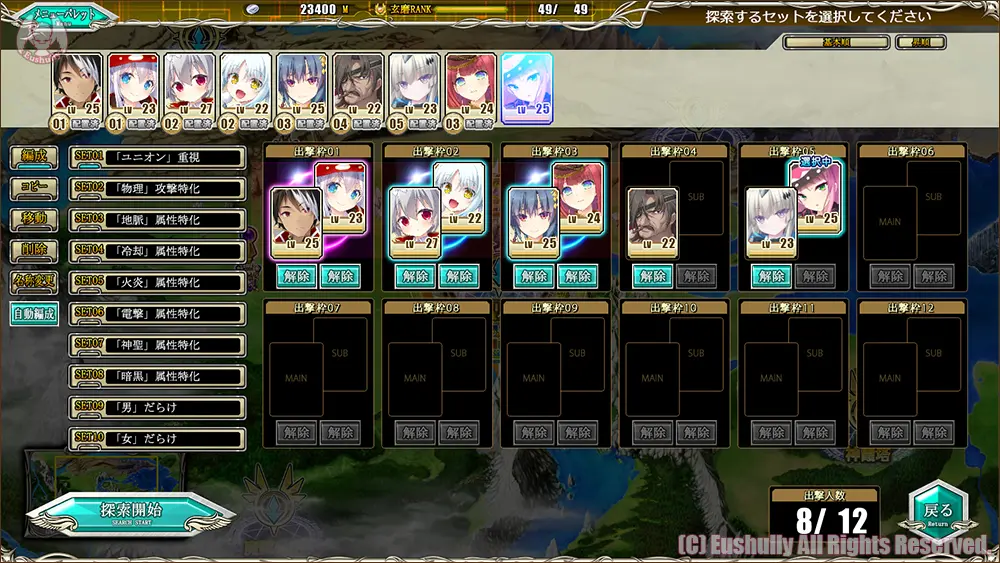This screenshot has height=563, width=1000.
Task: Choose SET02 「物理」攻撃特化
Action: (158, 189)
